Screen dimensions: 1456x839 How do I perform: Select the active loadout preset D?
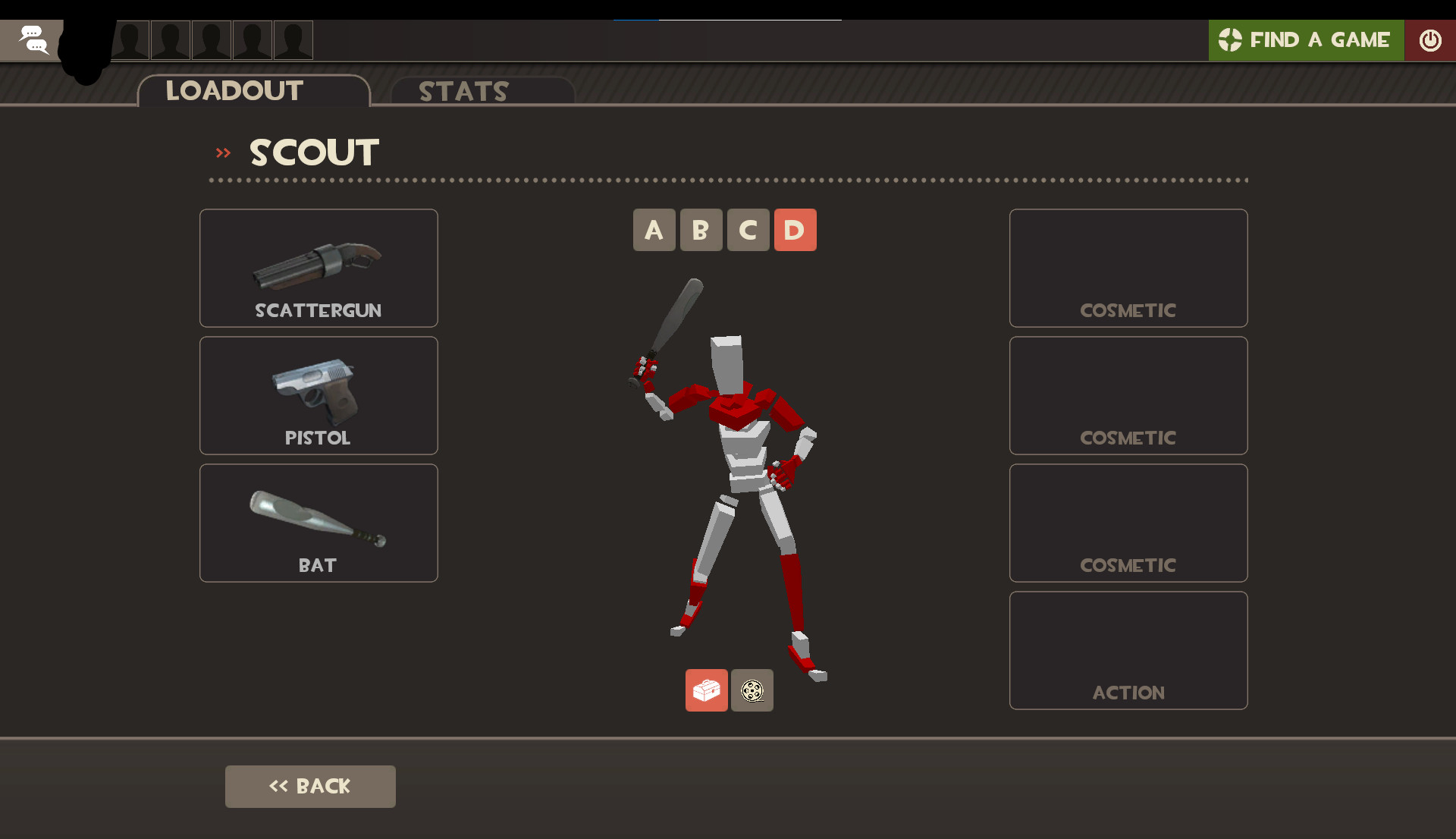795,230
